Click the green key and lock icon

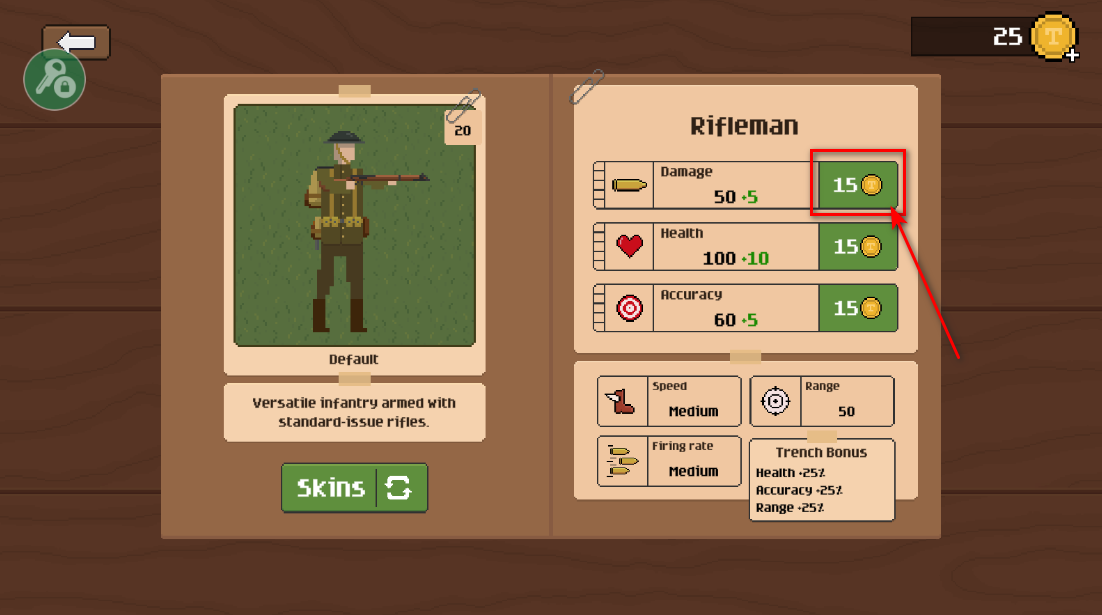click(54, 82)
